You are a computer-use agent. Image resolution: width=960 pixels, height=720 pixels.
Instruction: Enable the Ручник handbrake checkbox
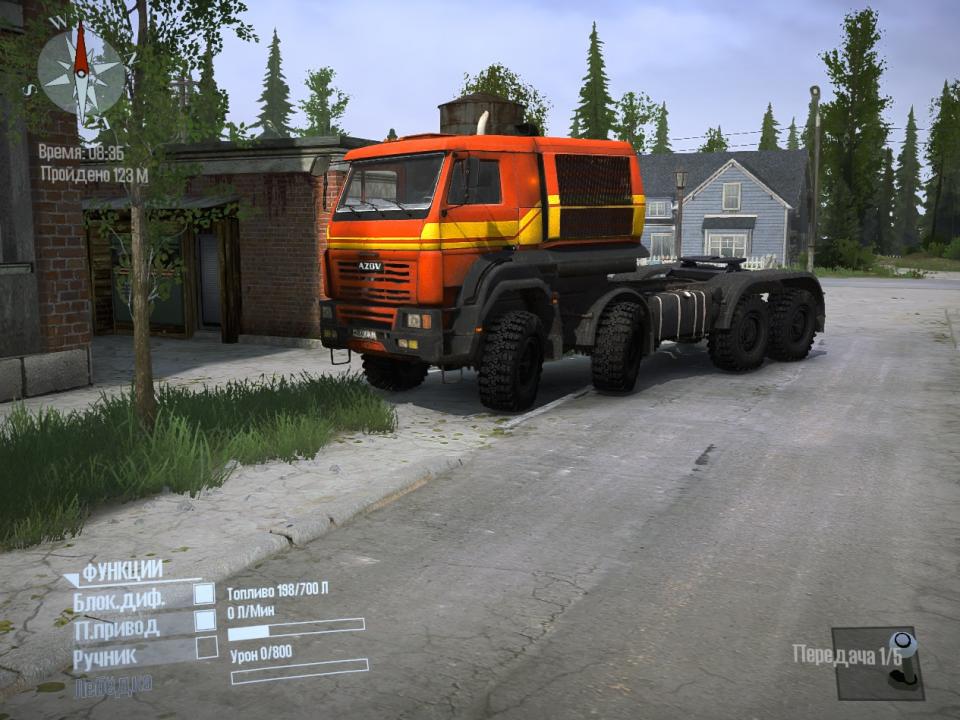[206, 648]
